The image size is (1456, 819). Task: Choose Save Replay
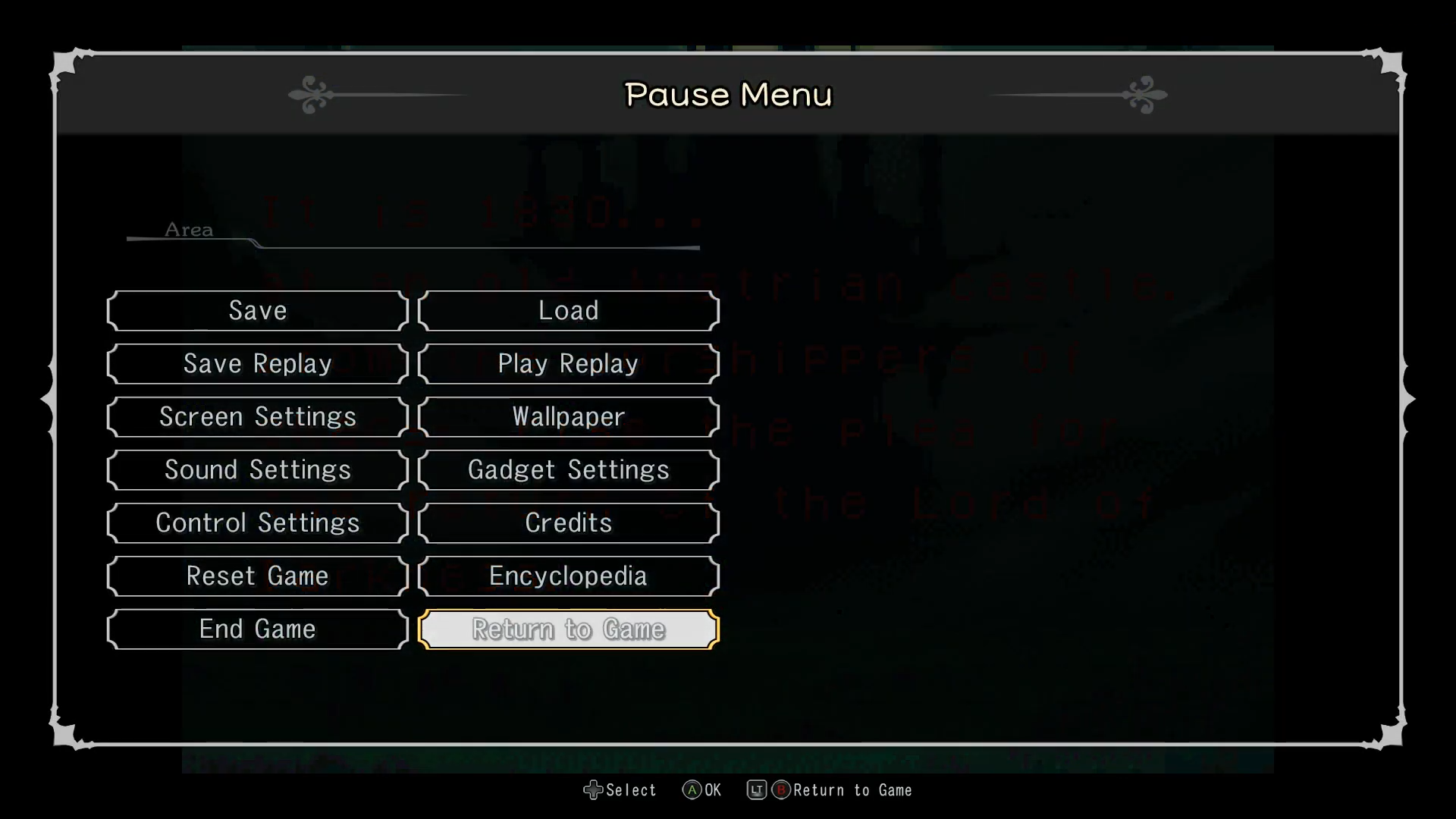(x=258, y=364)
